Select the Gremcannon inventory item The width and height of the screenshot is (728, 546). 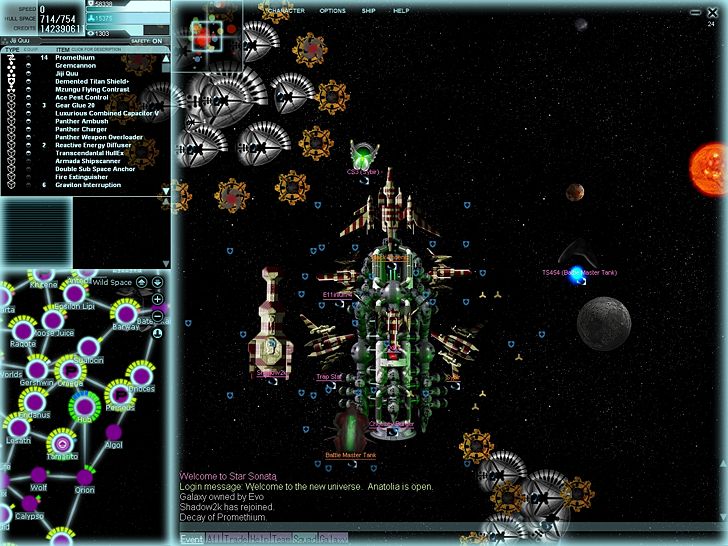[75, 66]
